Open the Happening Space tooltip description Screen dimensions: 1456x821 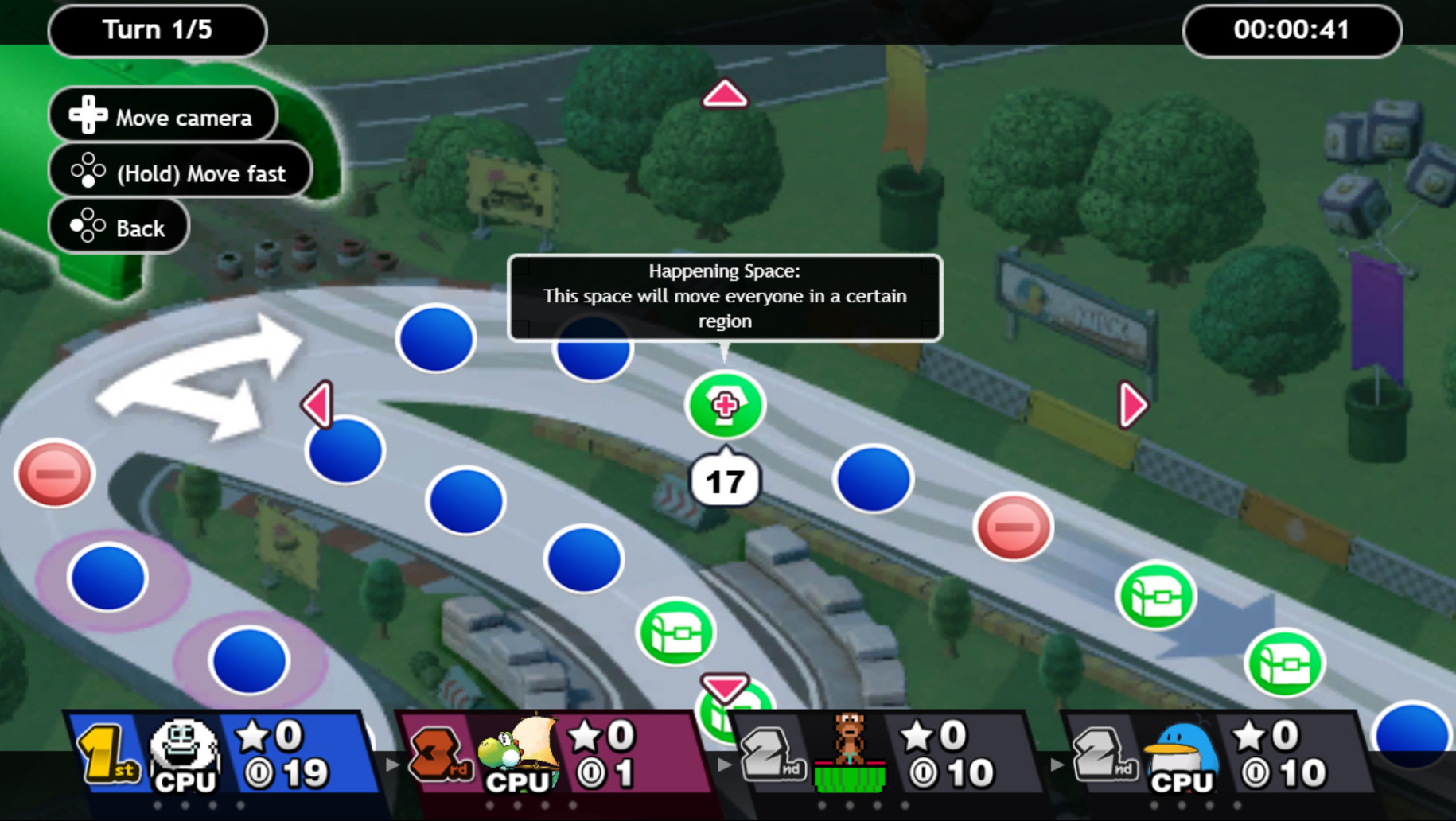[x=724, y=296]
